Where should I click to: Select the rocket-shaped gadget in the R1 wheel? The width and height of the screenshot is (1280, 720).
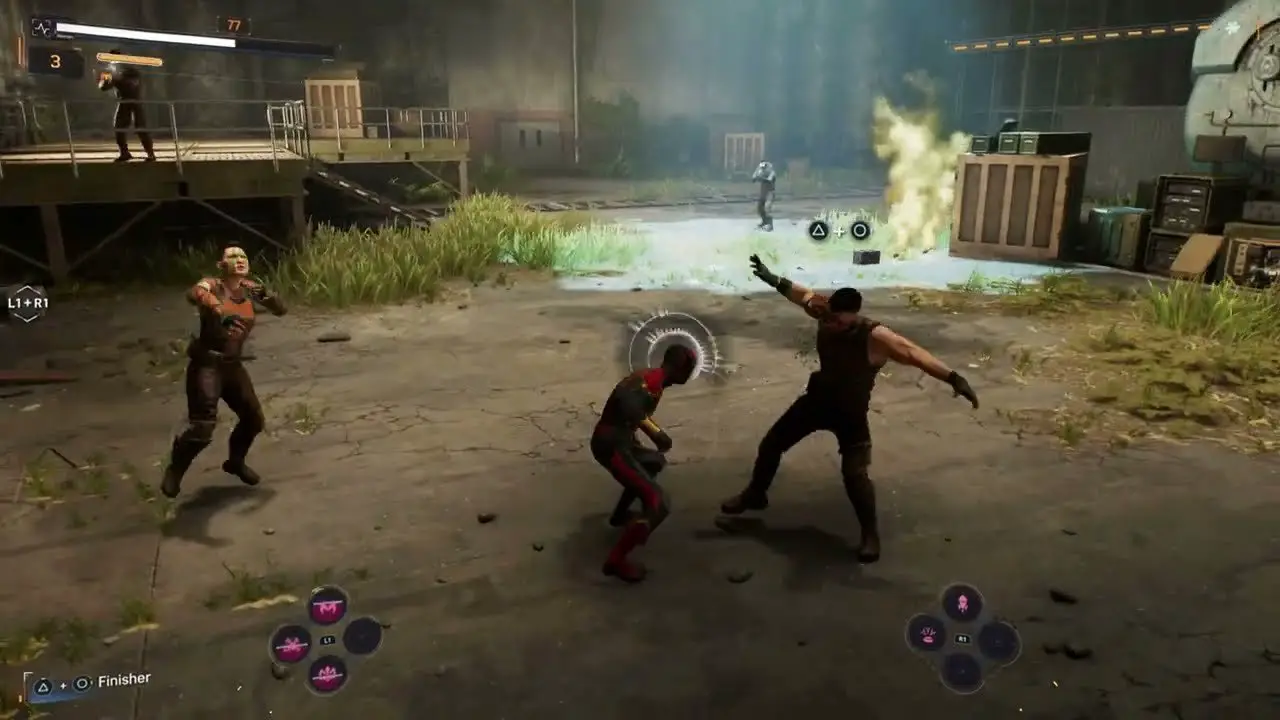pos(961,603)
